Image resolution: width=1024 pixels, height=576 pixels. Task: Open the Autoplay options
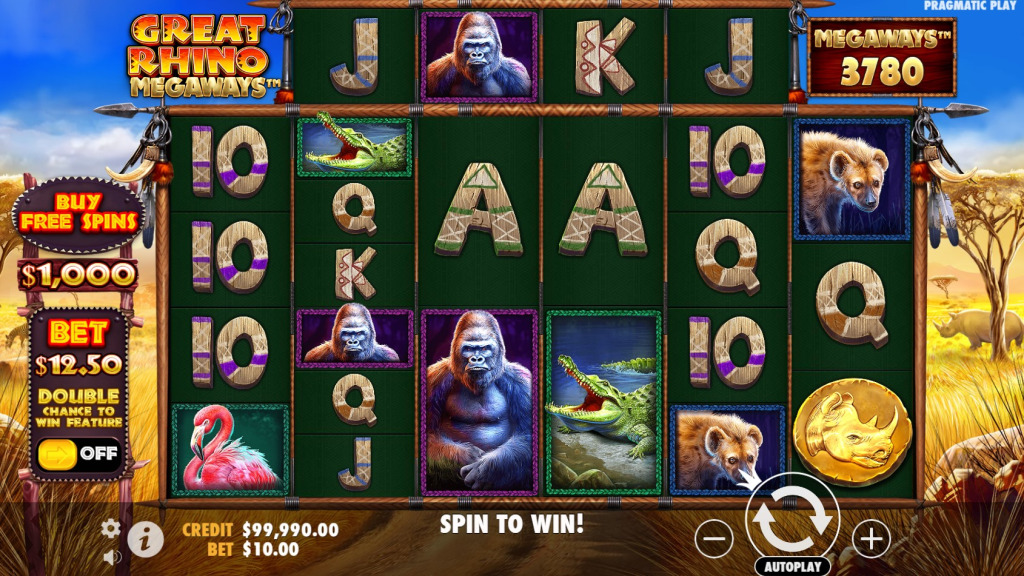click(x=793, y=566)
